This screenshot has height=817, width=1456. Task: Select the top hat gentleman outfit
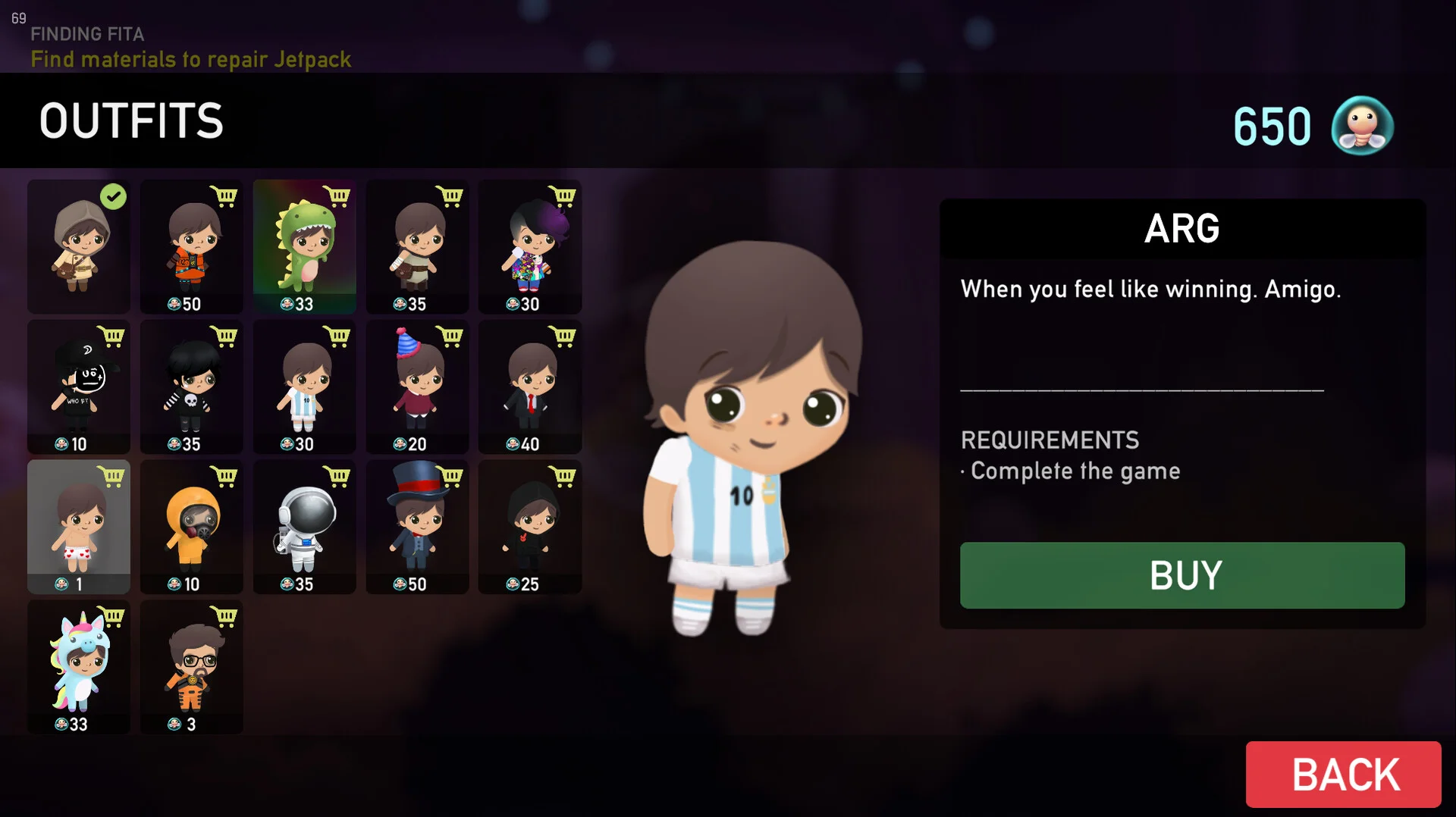pyautogui.click(x=417, y=527)
